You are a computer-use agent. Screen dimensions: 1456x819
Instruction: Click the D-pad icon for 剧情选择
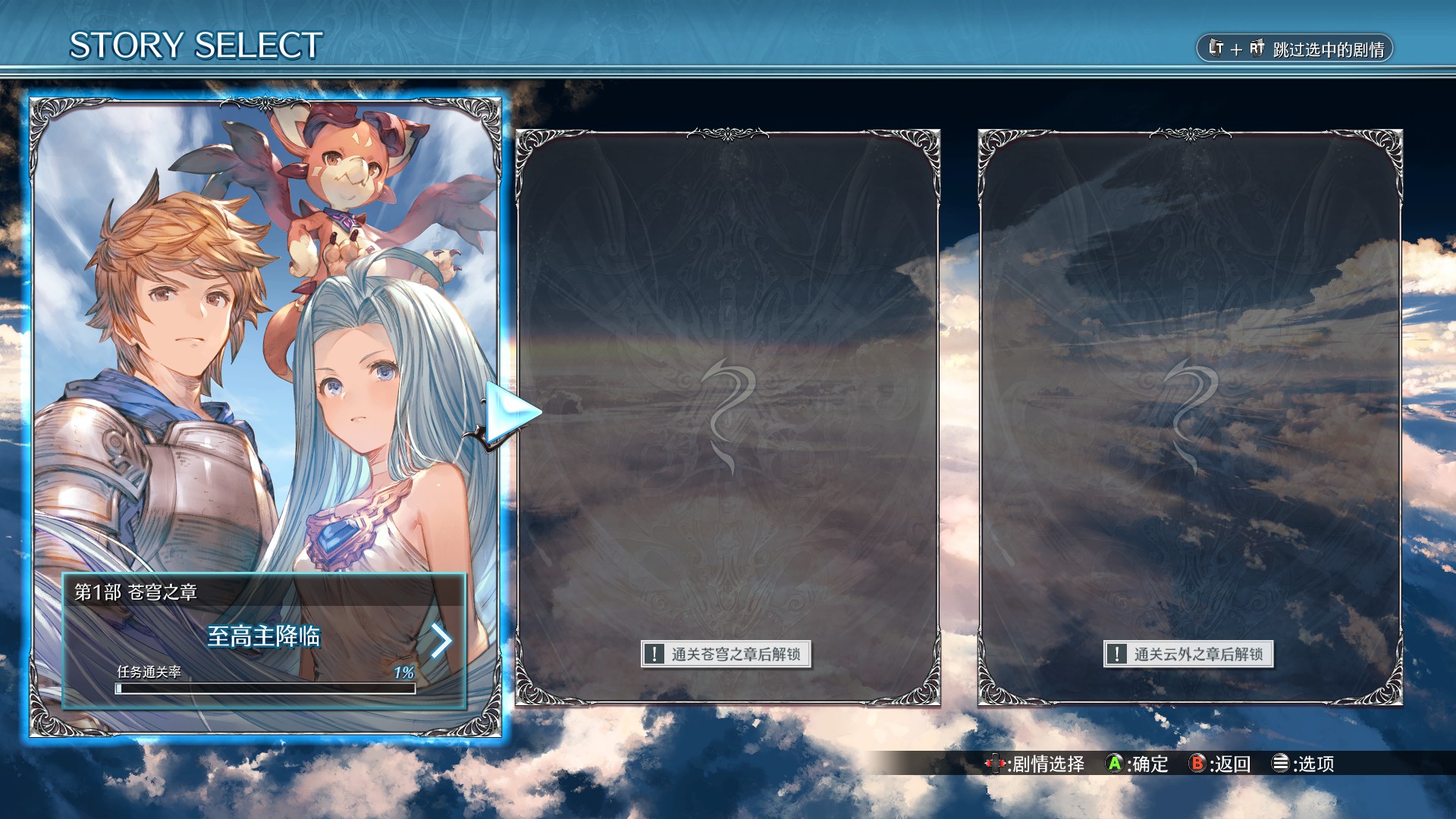click(x=996, y=763)
